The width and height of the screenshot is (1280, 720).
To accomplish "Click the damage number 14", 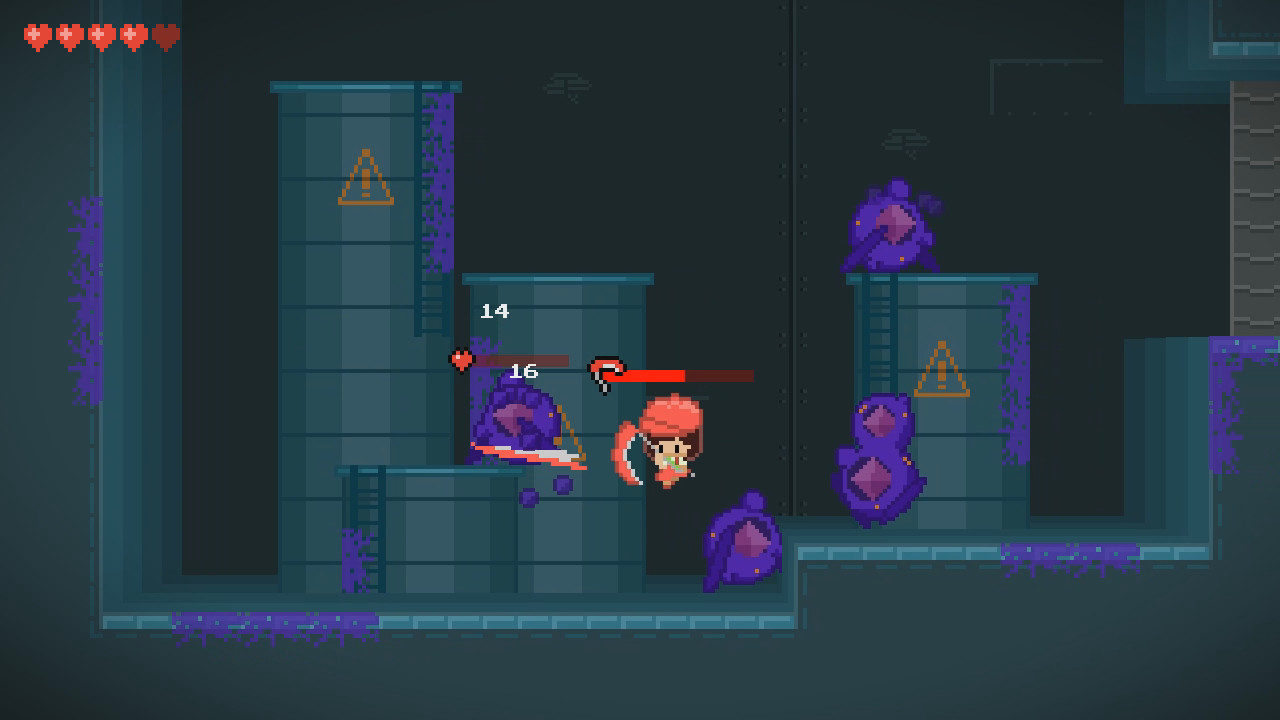I will point(494,310).
